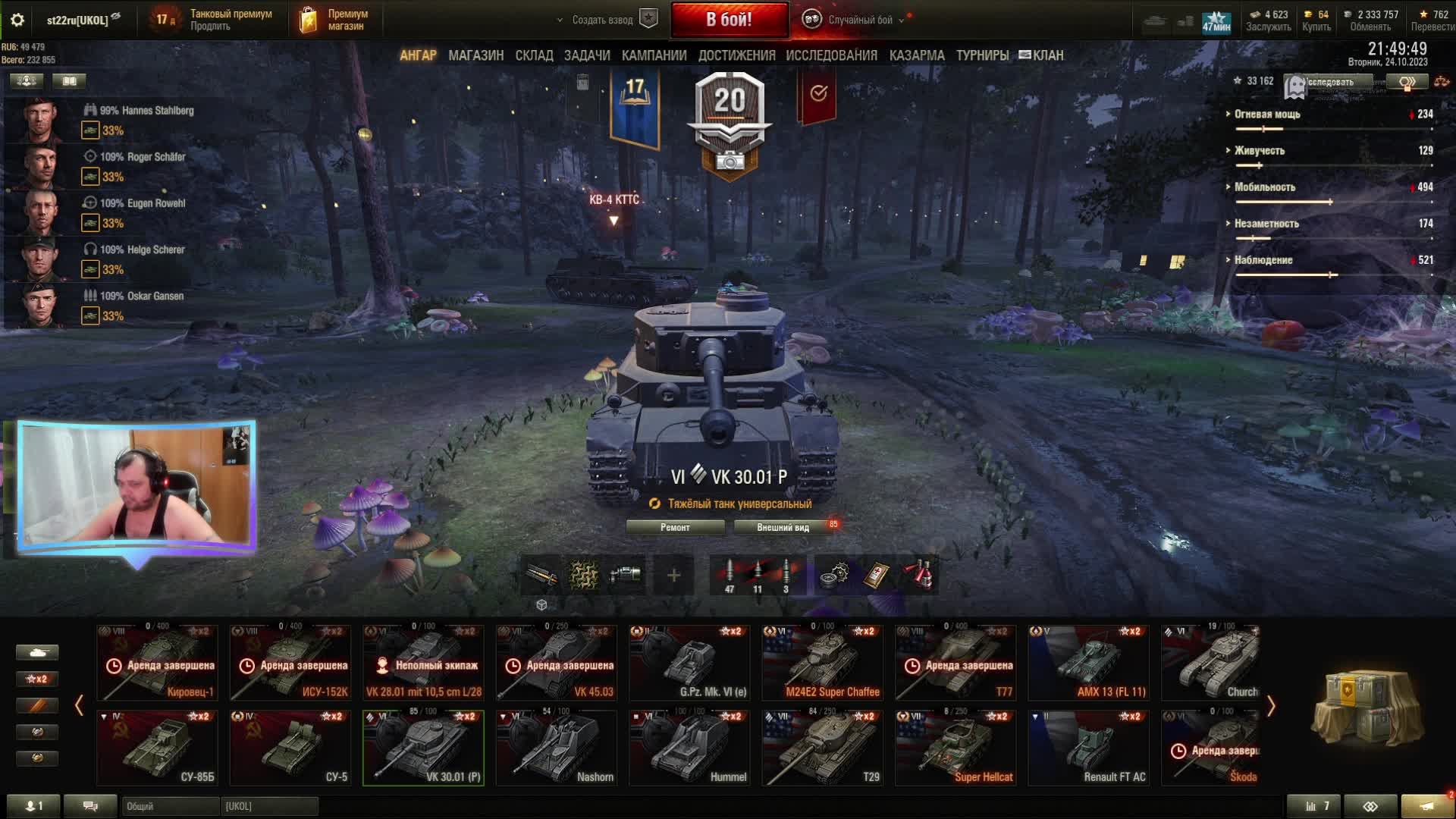Add equipment in the empty plus slot
Image resolution: width=1456 pixels, height=819 pixels.
pos(673,576)
